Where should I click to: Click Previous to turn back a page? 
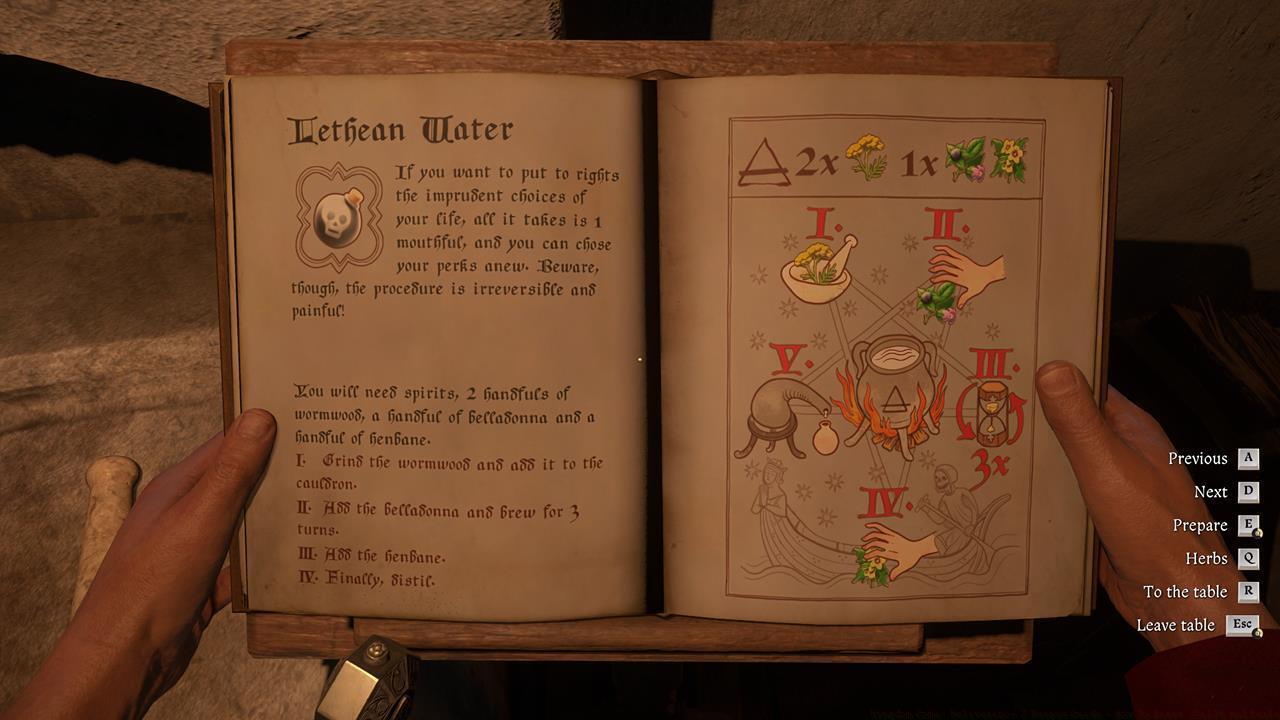1197,458
